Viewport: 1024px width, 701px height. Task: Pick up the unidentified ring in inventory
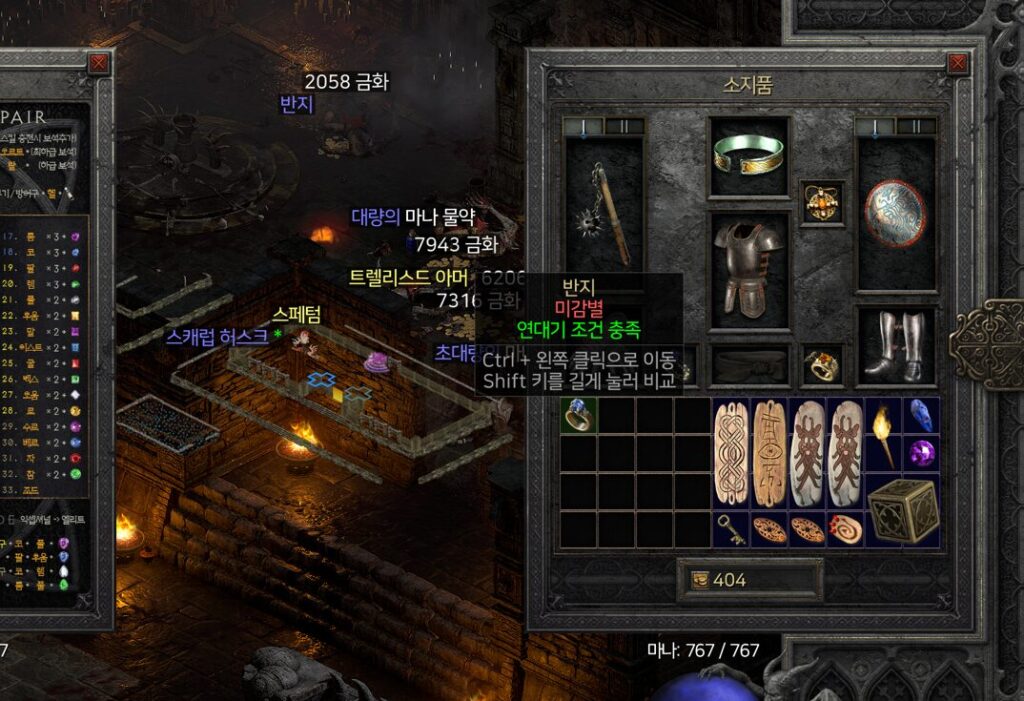pyautogui.click(x=578, y=414)
